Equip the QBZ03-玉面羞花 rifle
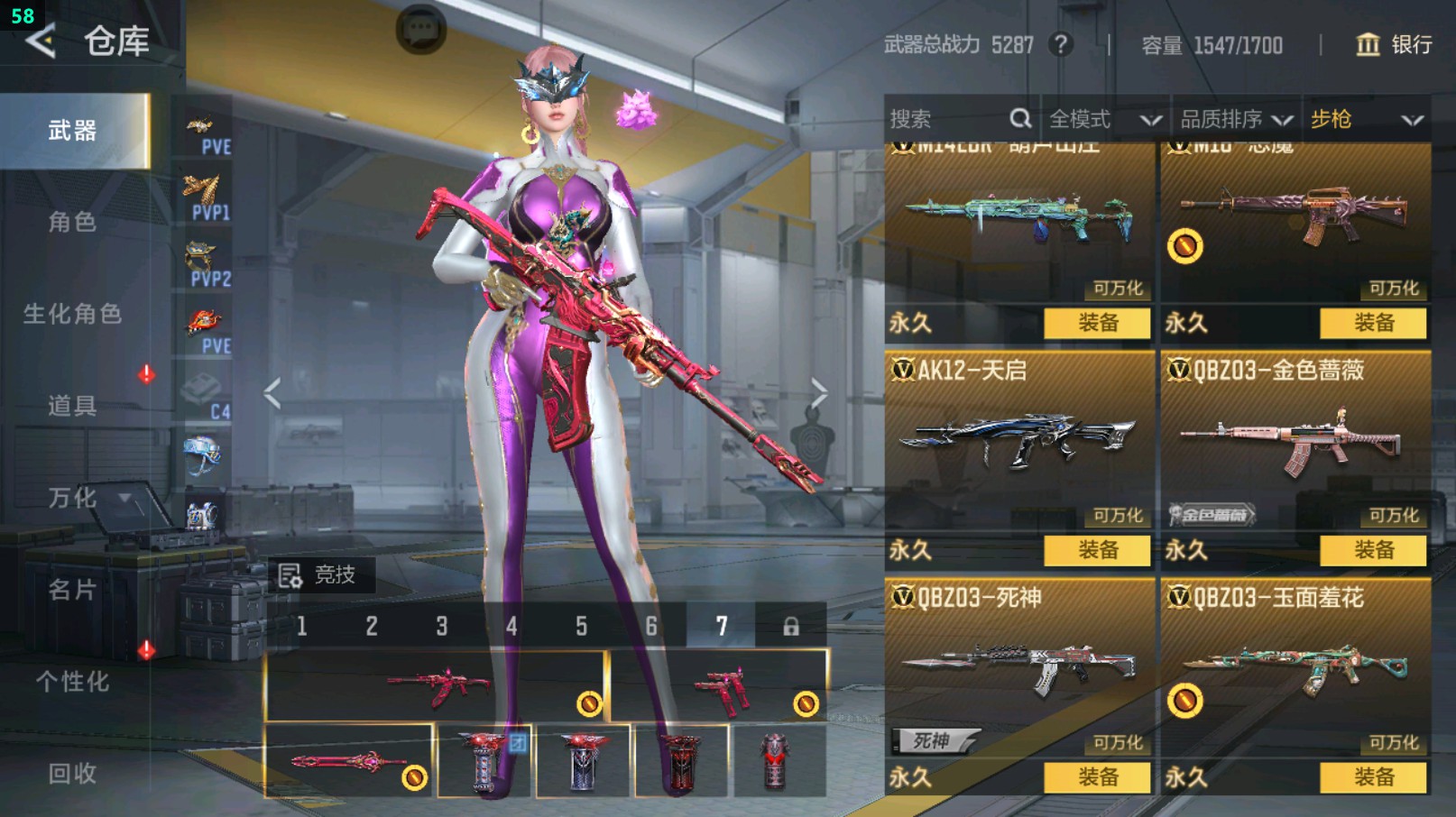This screenshot has height=817, width=1456. coord(1373,777)
